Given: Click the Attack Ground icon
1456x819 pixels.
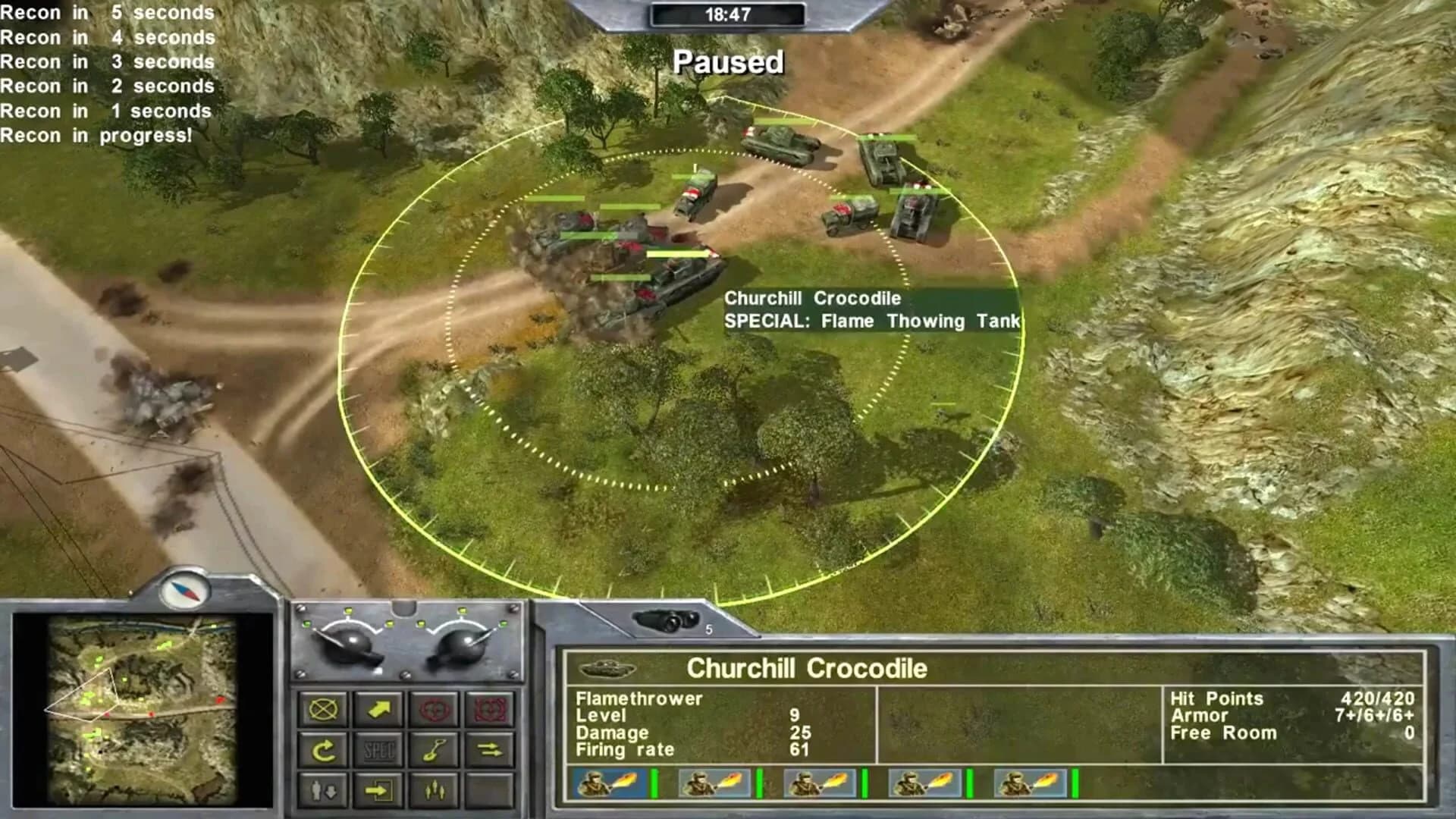Looking at the screenshot, I should point(489,709).
